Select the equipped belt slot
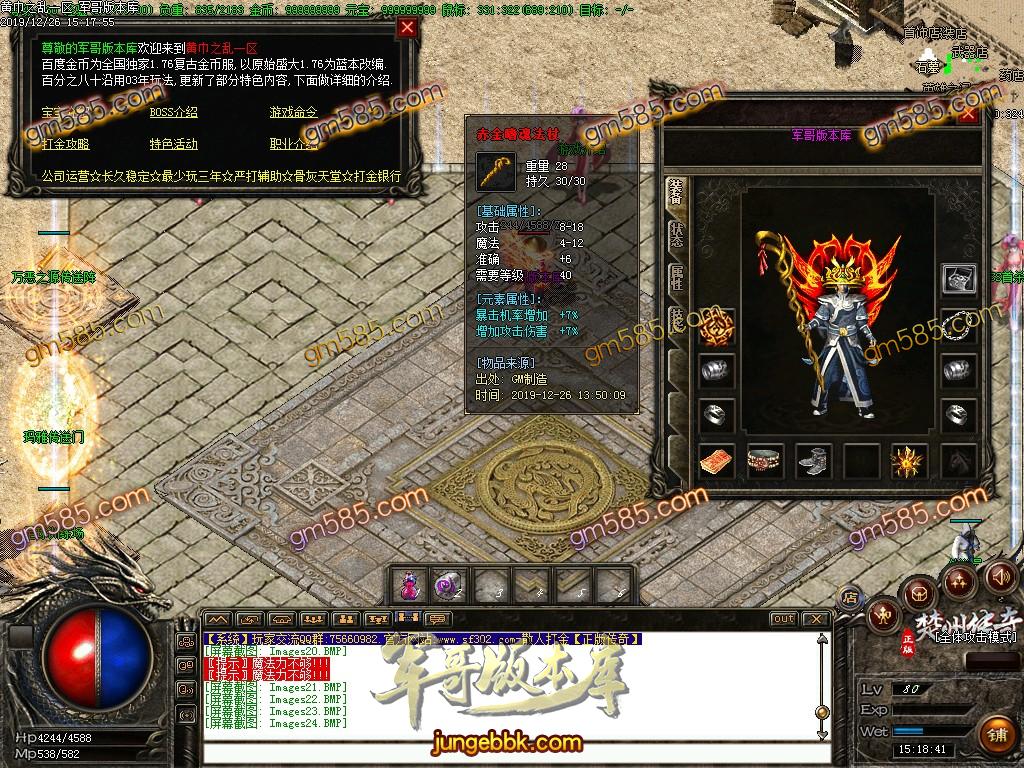1024x768 pixels. [765, 461]
